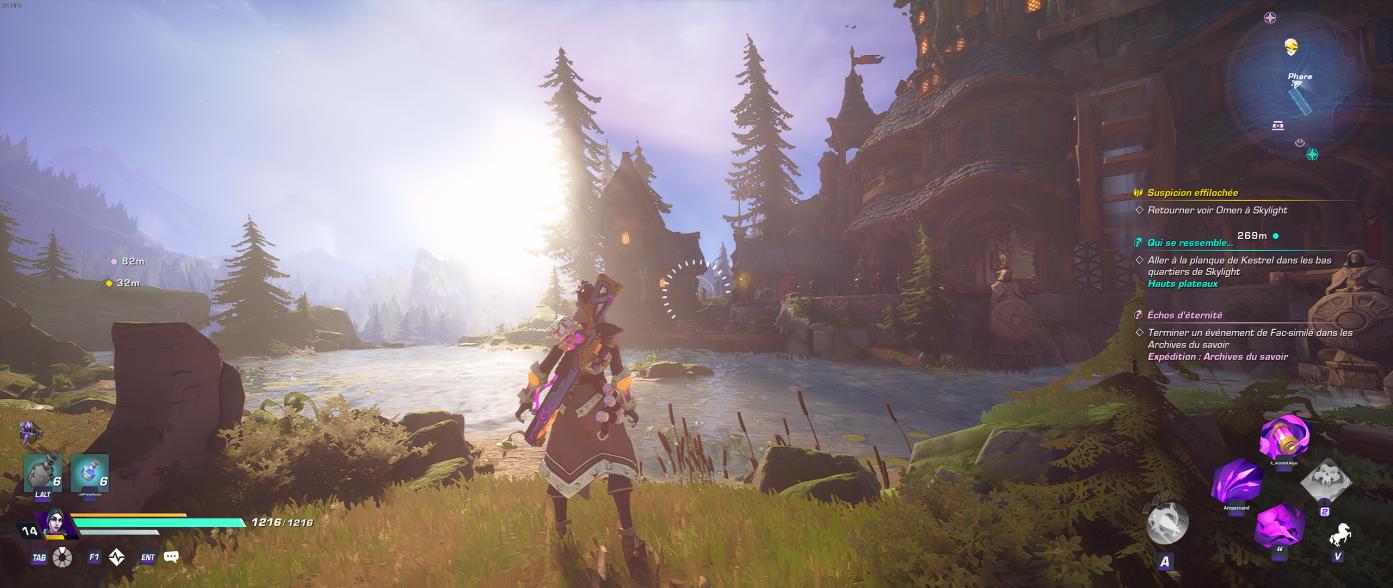The height and width of the screenshot is (588, 1393).
Task: Activate the Ampersand purple crystal ability
Action: tap(1235, 482)
